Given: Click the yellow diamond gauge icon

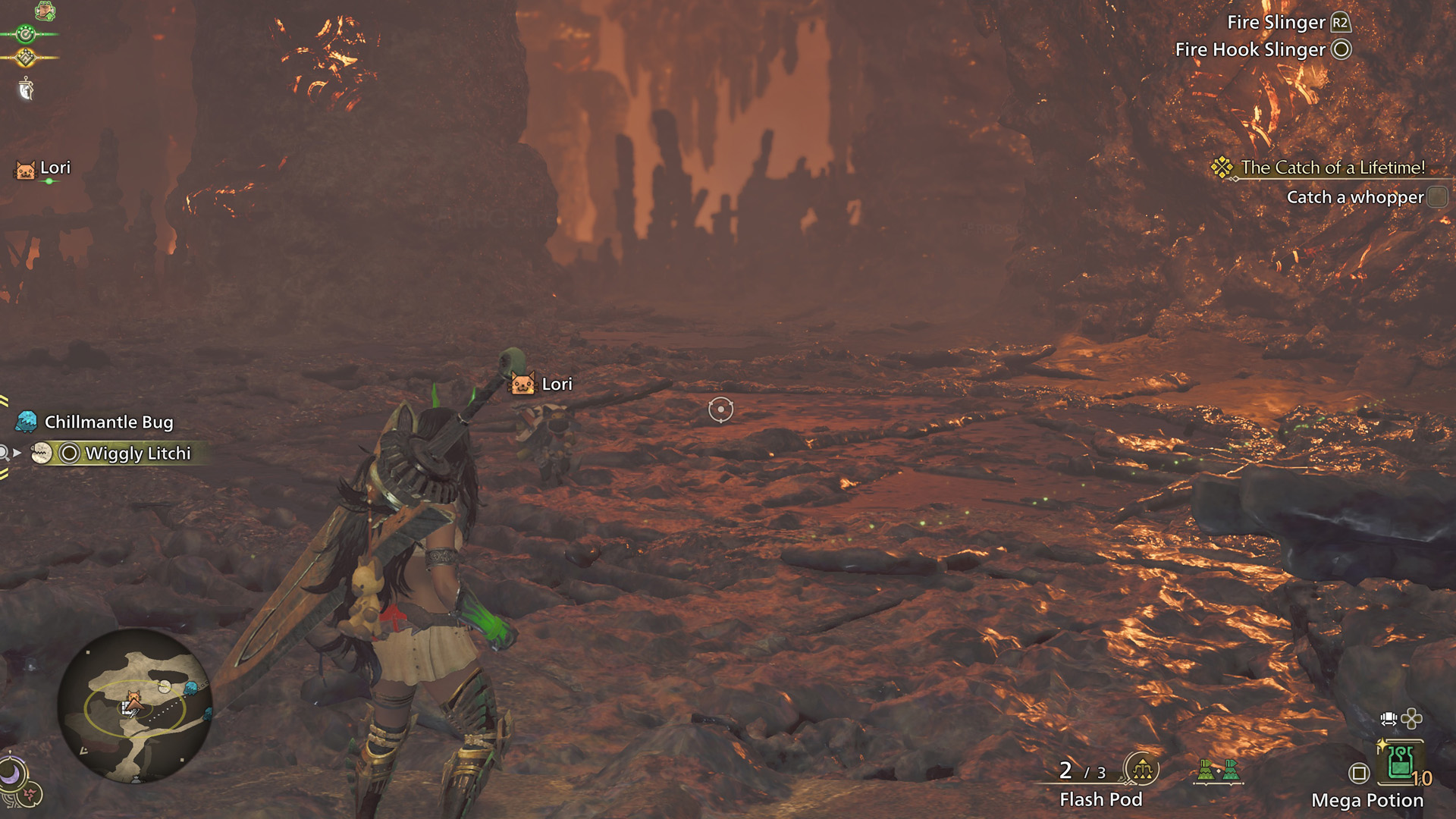Looking at the screenshot, I should click(x=27, y=57).
